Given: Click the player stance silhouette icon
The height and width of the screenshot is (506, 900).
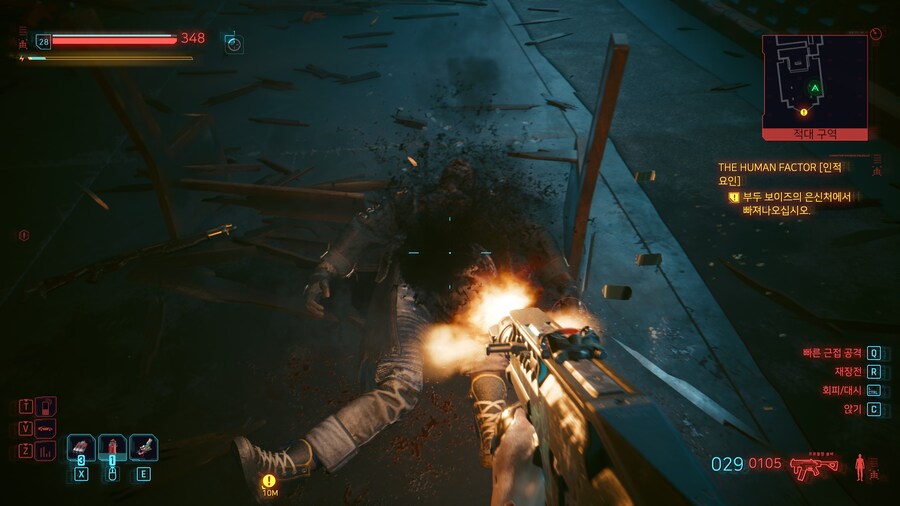Looking at the screenshot, I should click(858, 466).
